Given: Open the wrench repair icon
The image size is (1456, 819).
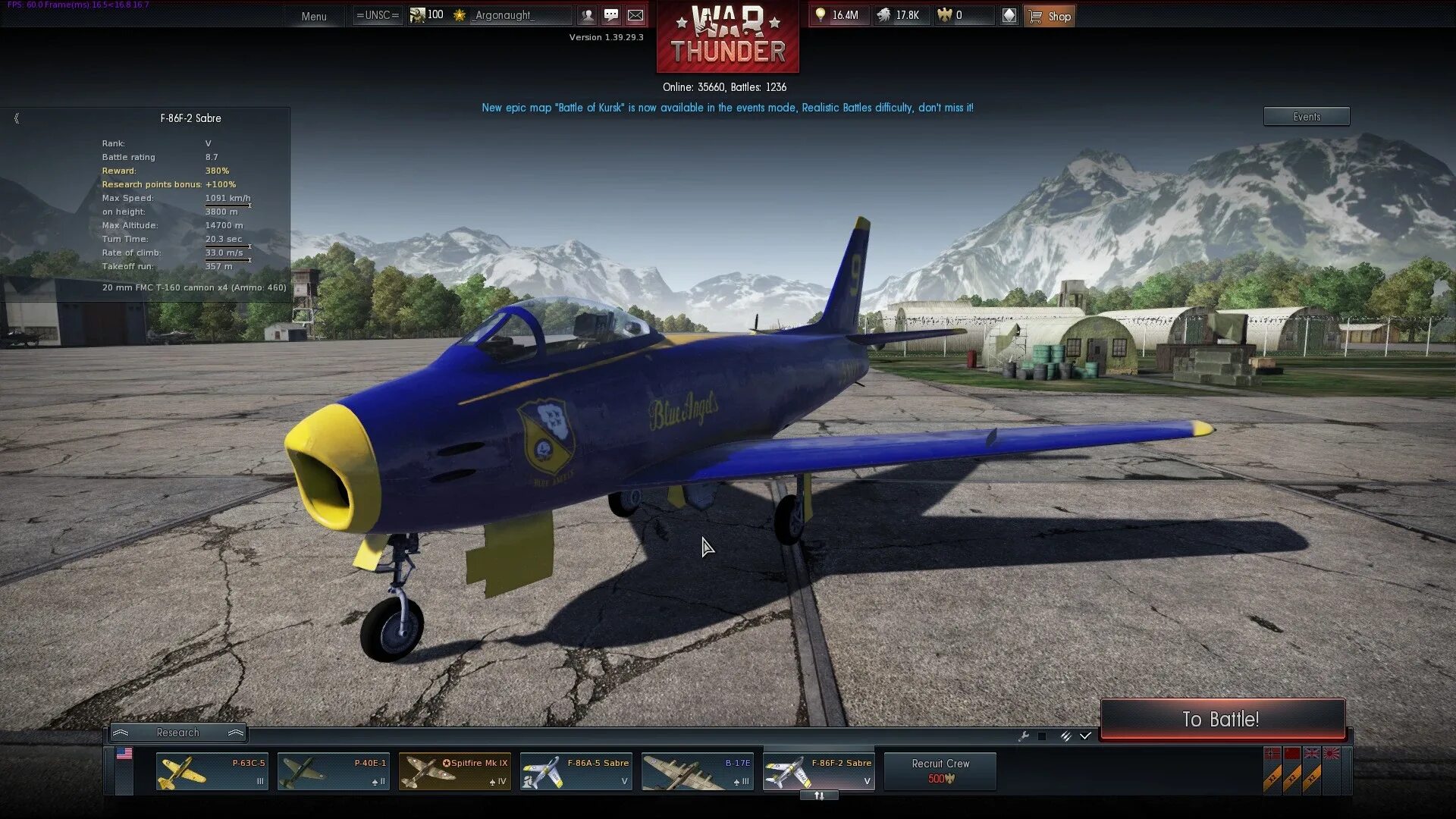Looking at the screenshot, I should point(1023,736).
